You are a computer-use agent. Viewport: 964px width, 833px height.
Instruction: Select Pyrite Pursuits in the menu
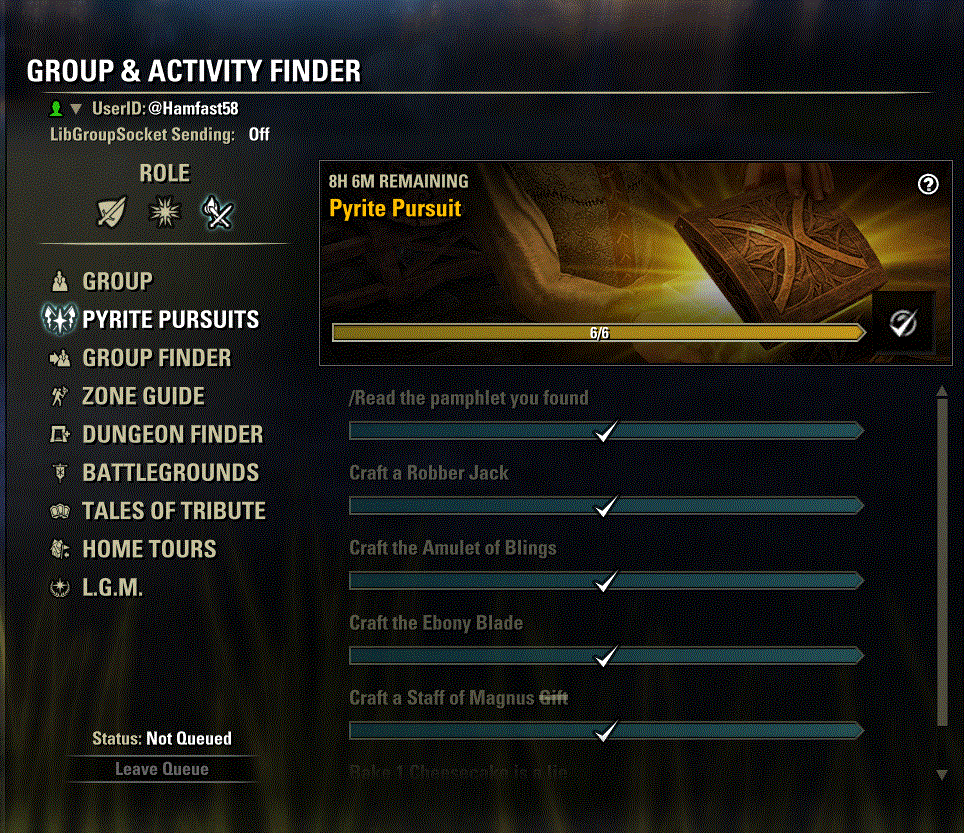point(170,320)
